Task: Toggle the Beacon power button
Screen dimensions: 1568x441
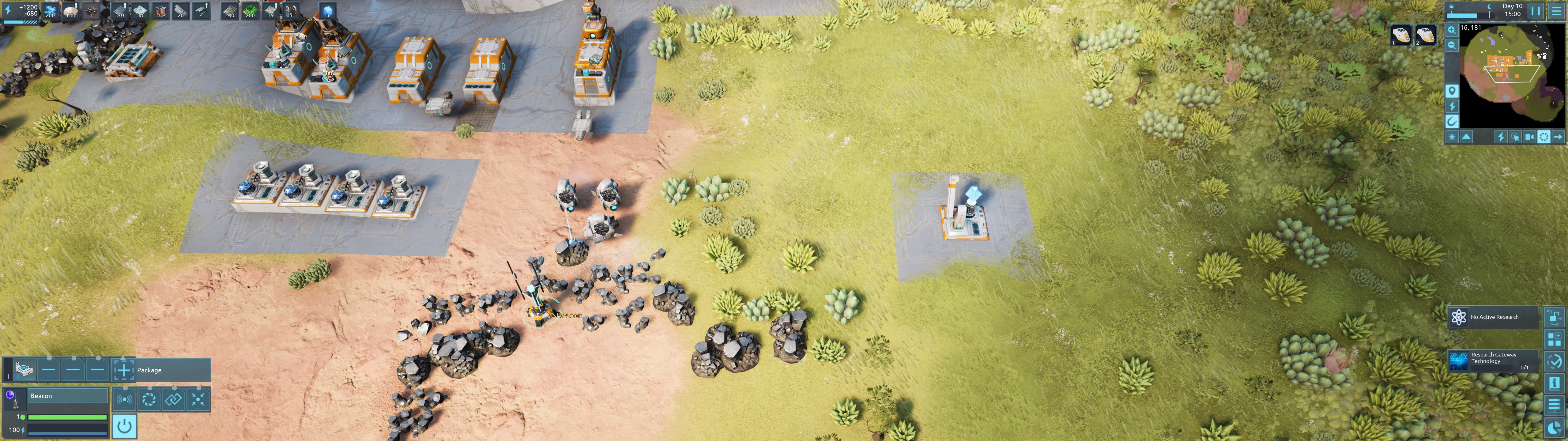Action: [x=124, y=426]
